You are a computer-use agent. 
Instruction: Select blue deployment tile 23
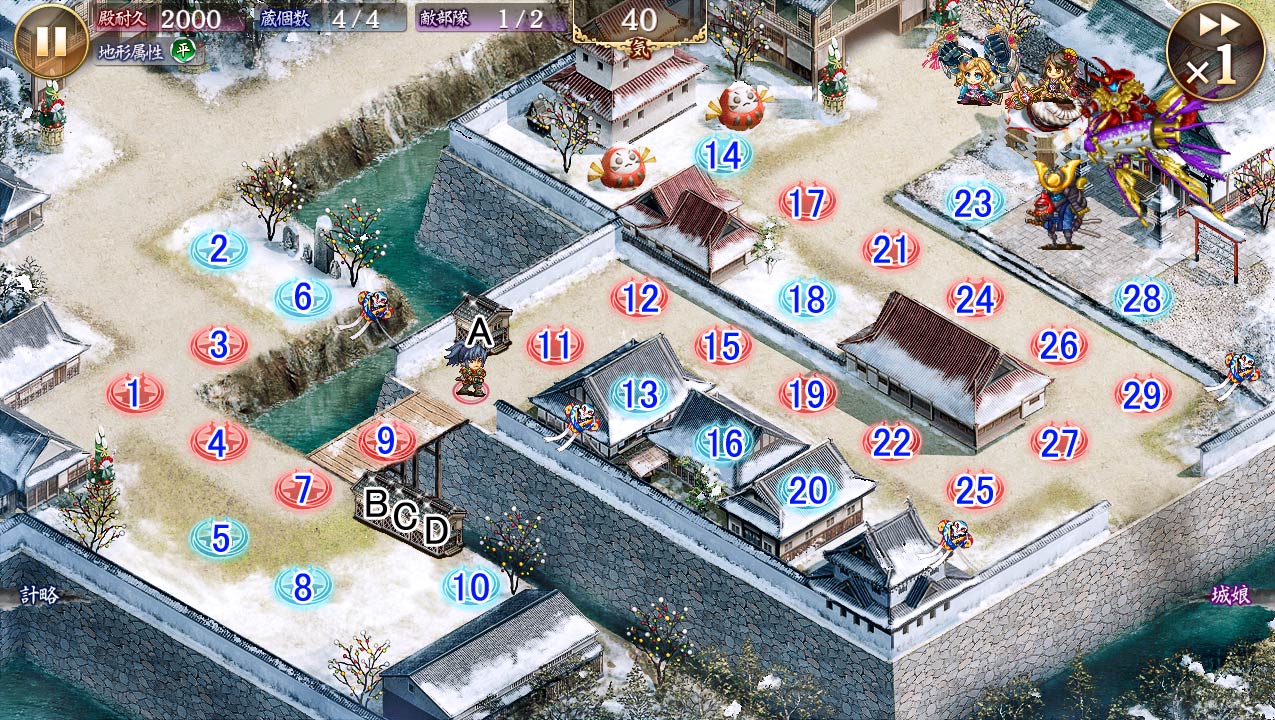click(973, 204)
